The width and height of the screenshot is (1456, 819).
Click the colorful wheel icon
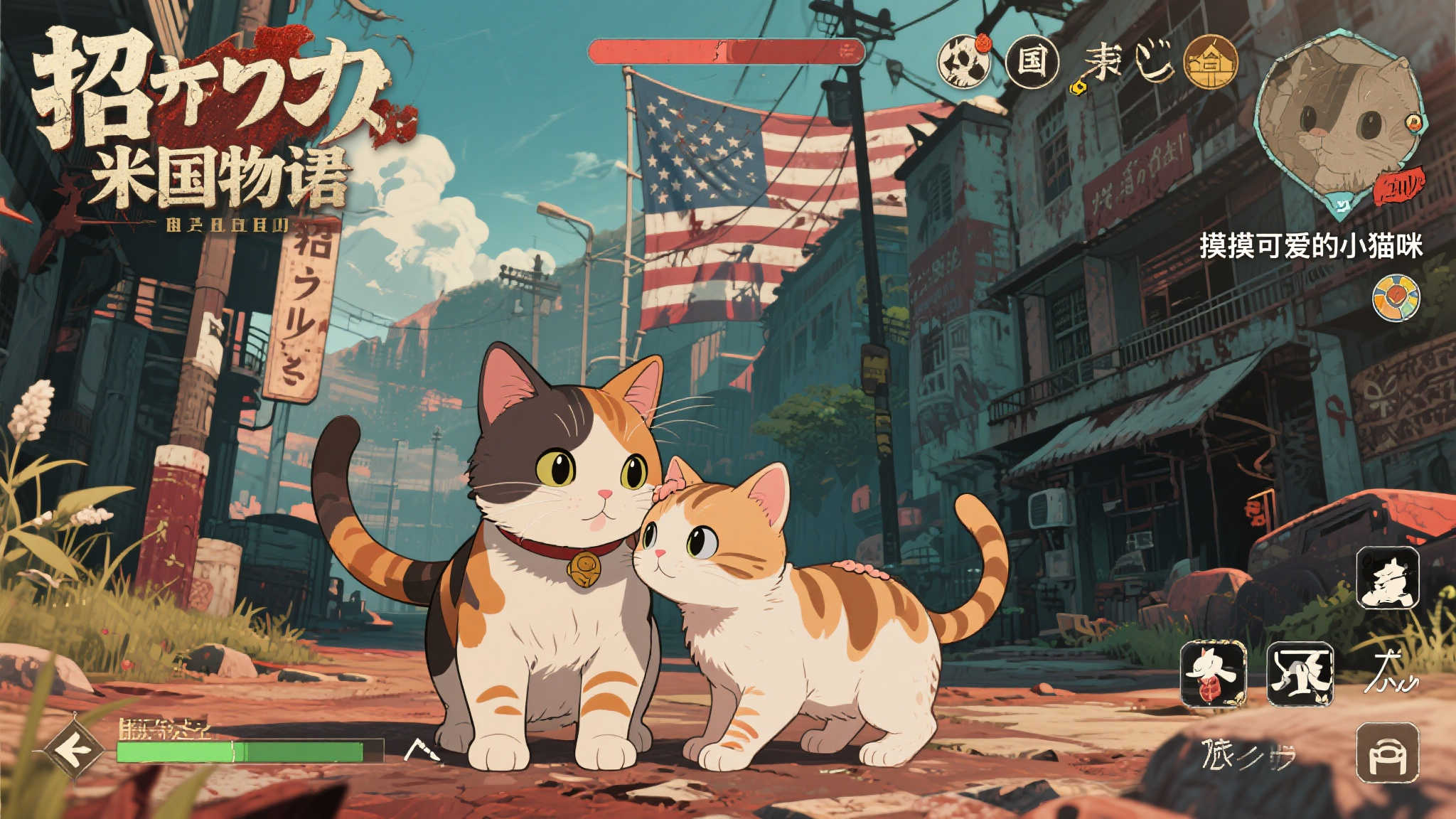coord(1396,297)
